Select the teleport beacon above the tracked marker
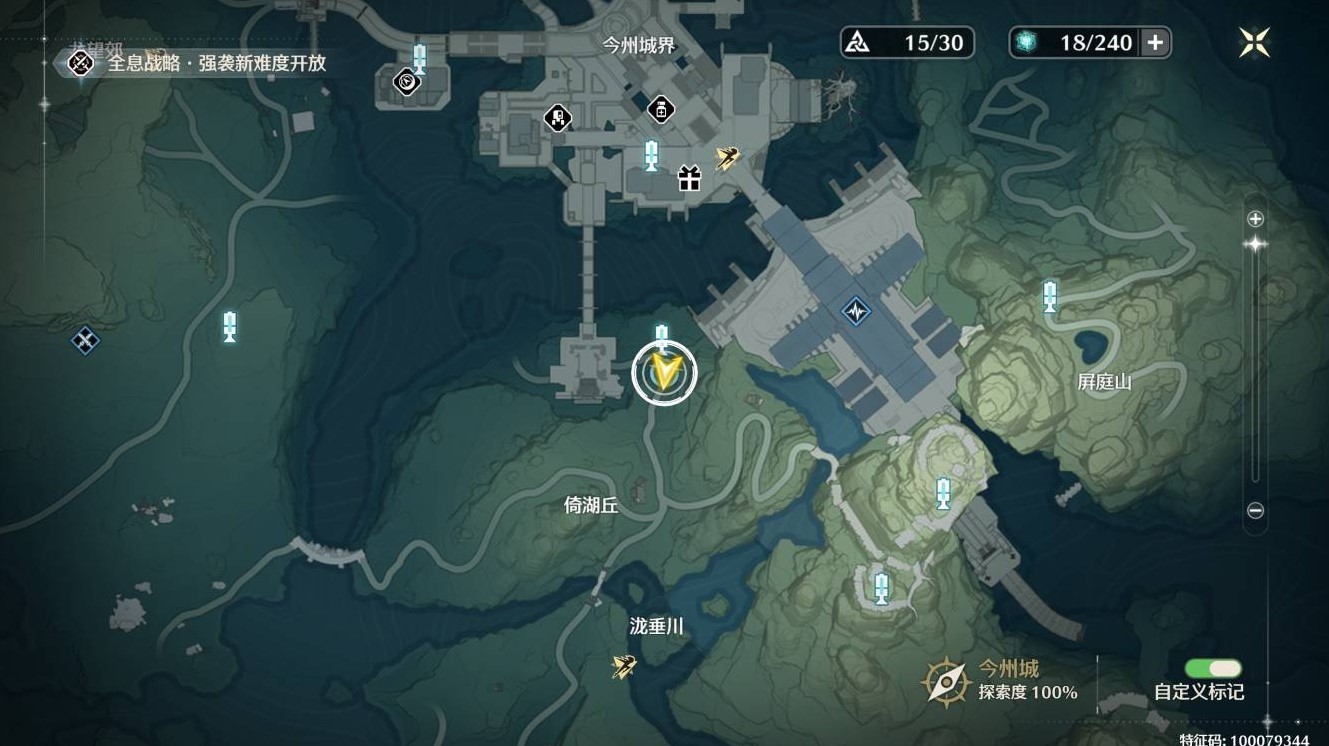 [661, 330]
